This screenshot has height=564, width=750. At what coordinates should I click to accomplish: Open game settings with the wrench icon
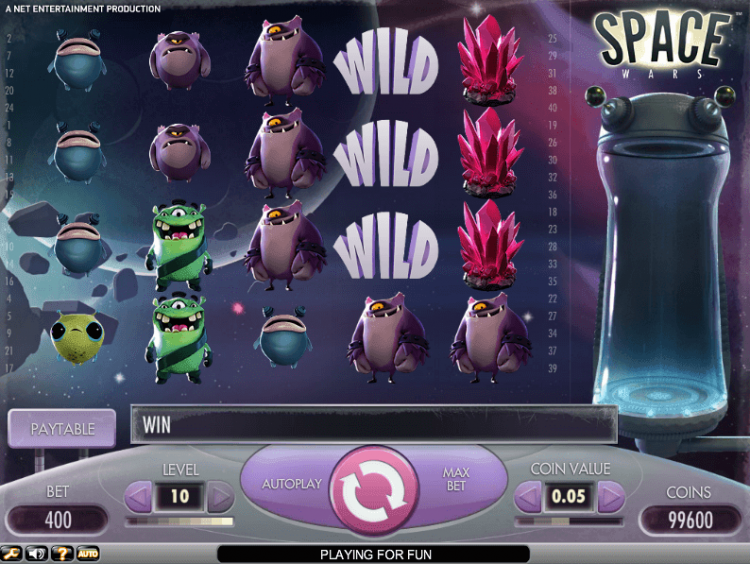[x=13, y=553]
